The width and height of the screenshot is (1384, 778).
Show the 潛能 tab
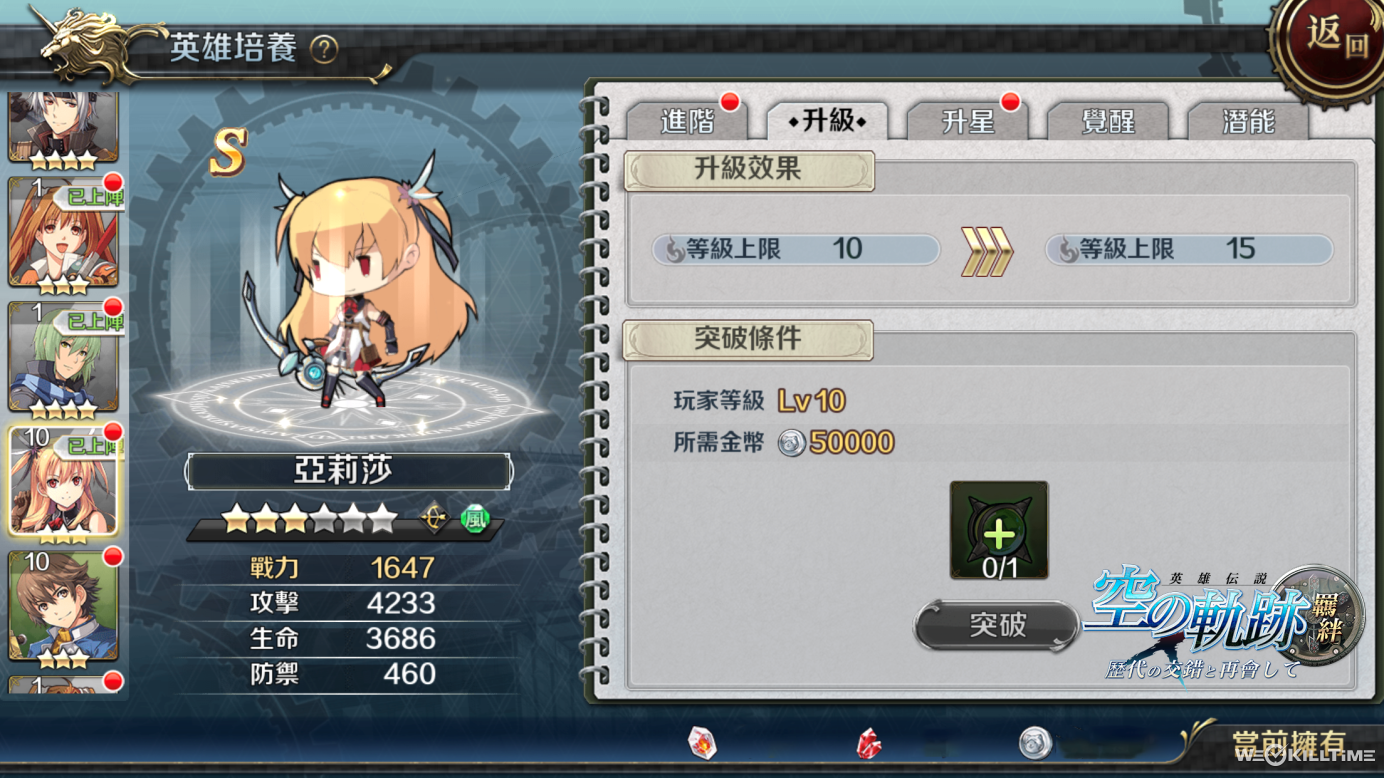[x=1248, y=121]
